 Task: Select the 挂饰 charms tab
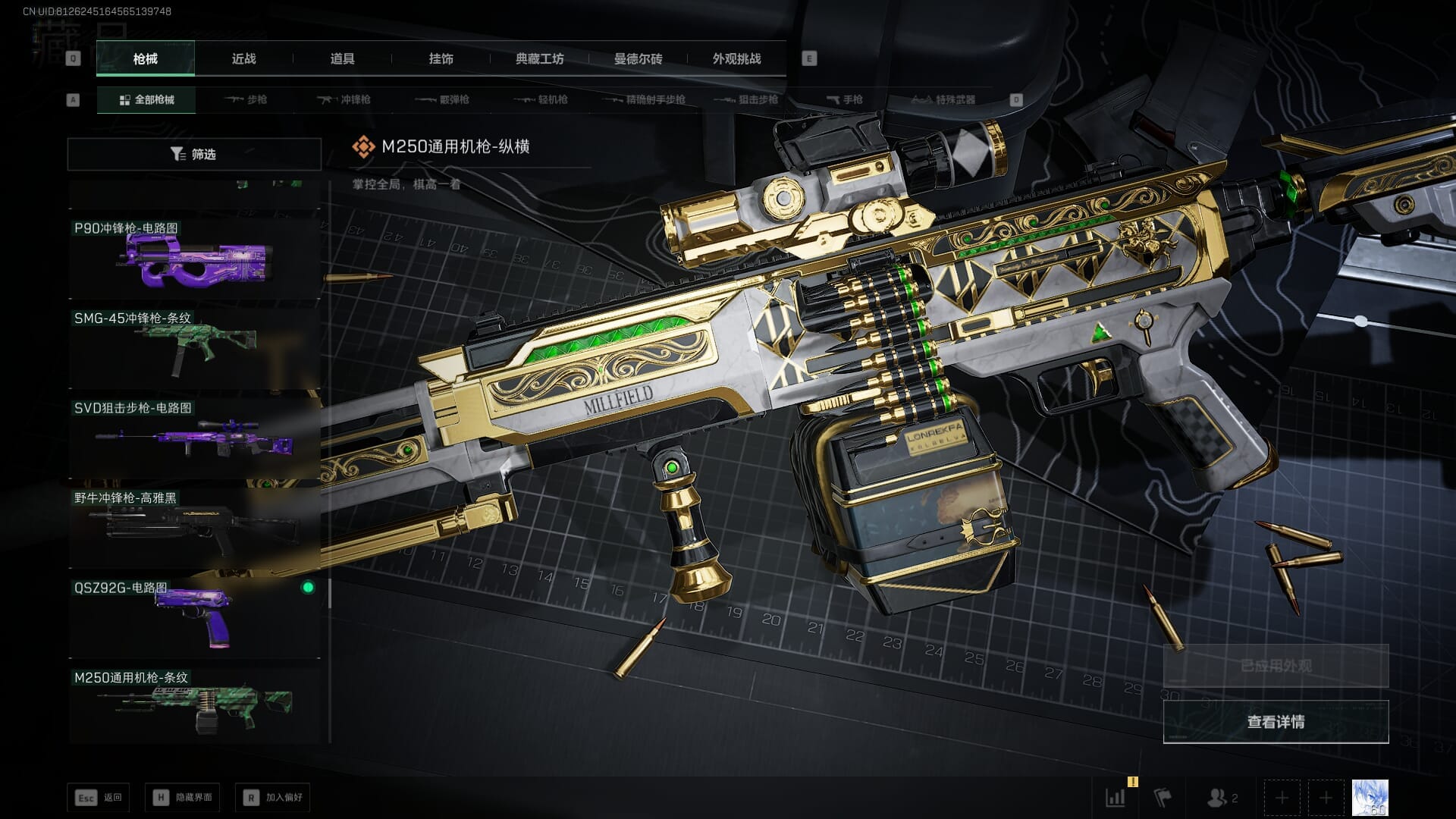click(441, 58)
